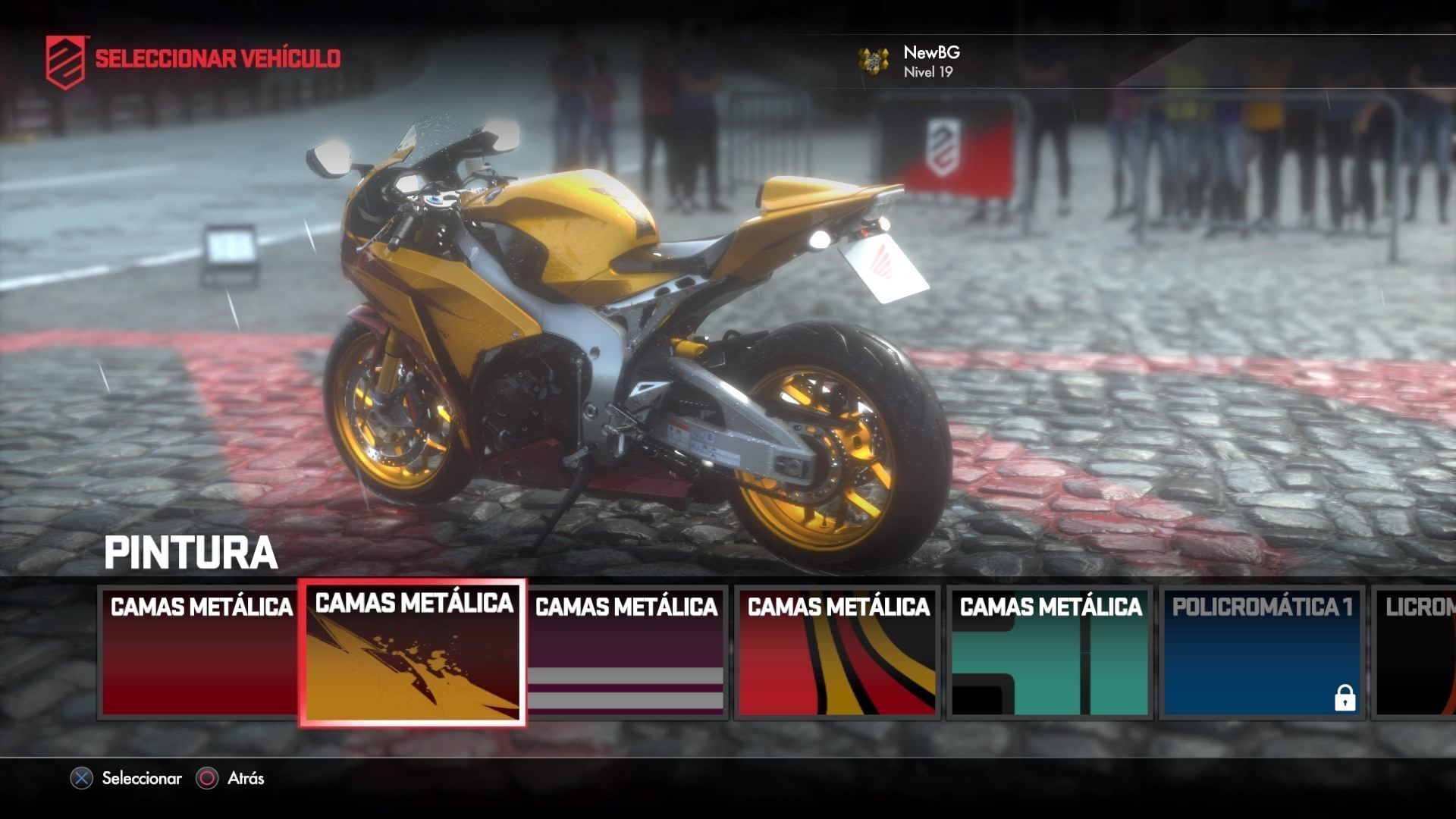The width and height of the screenshot is (1456, 819).
Task: Choose the teal and black paint tile
Action: tap(1050, 652)
